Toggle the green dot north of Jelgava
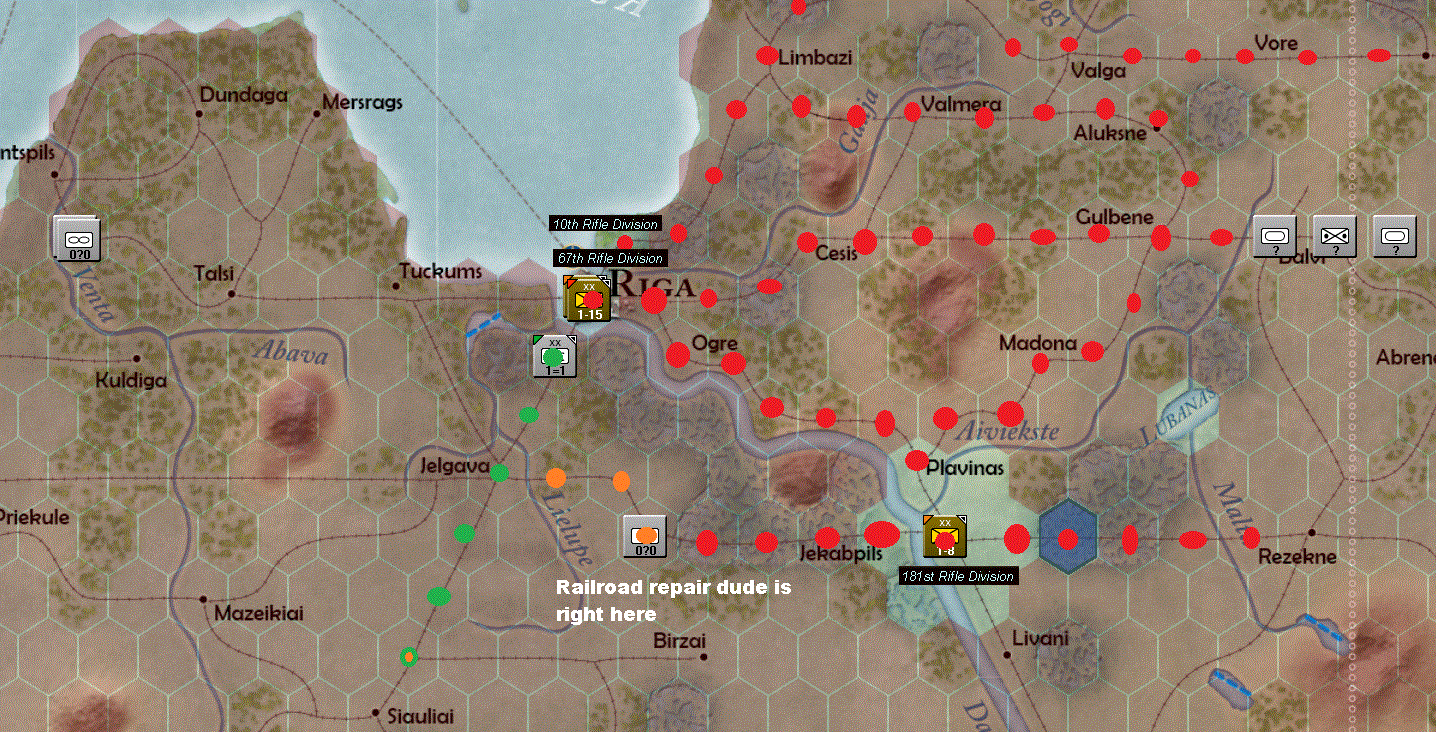This screenshot has height=732, width=1436. (x=529, y=414)
